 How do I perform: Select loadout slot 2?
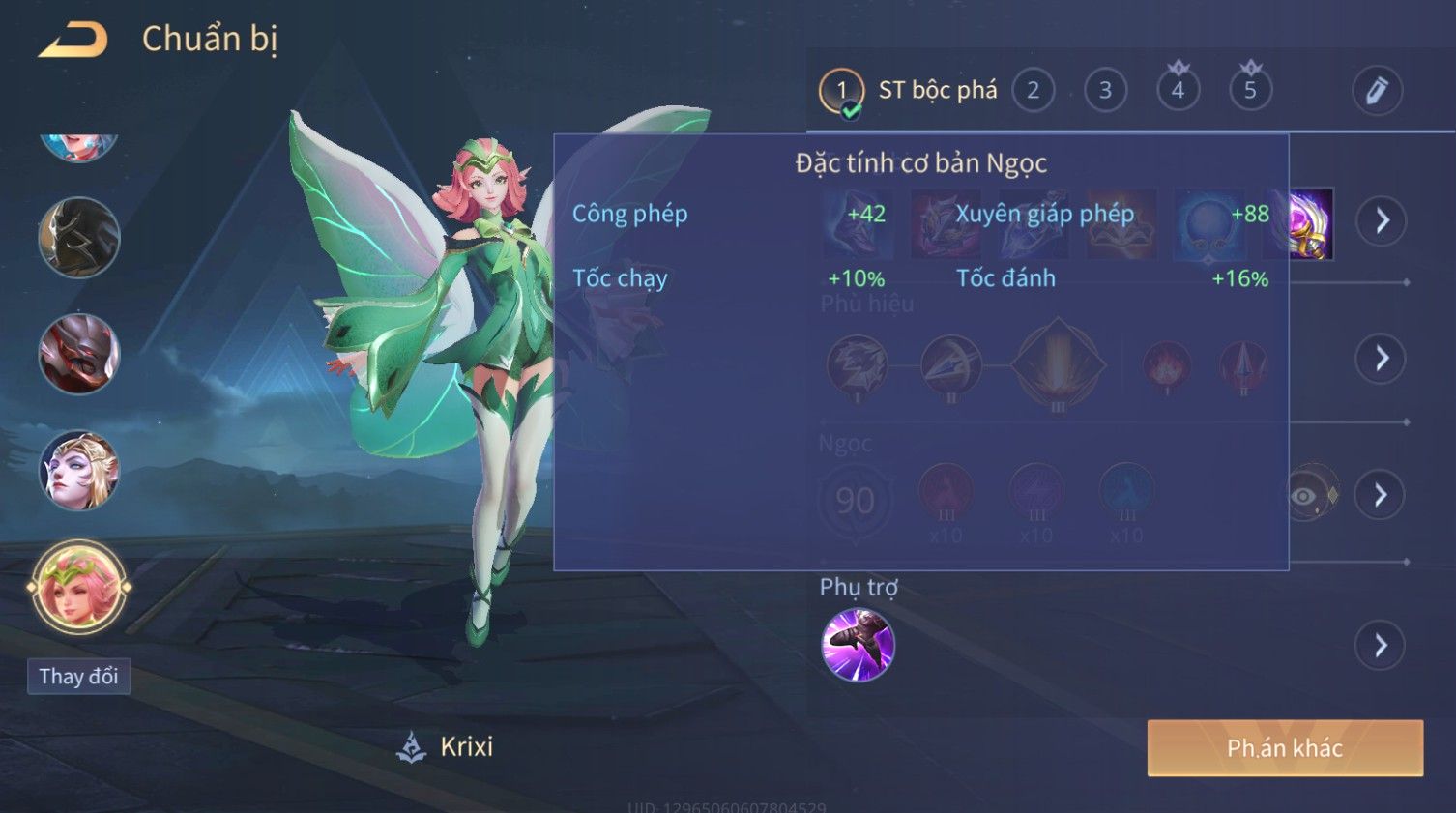1033,91
